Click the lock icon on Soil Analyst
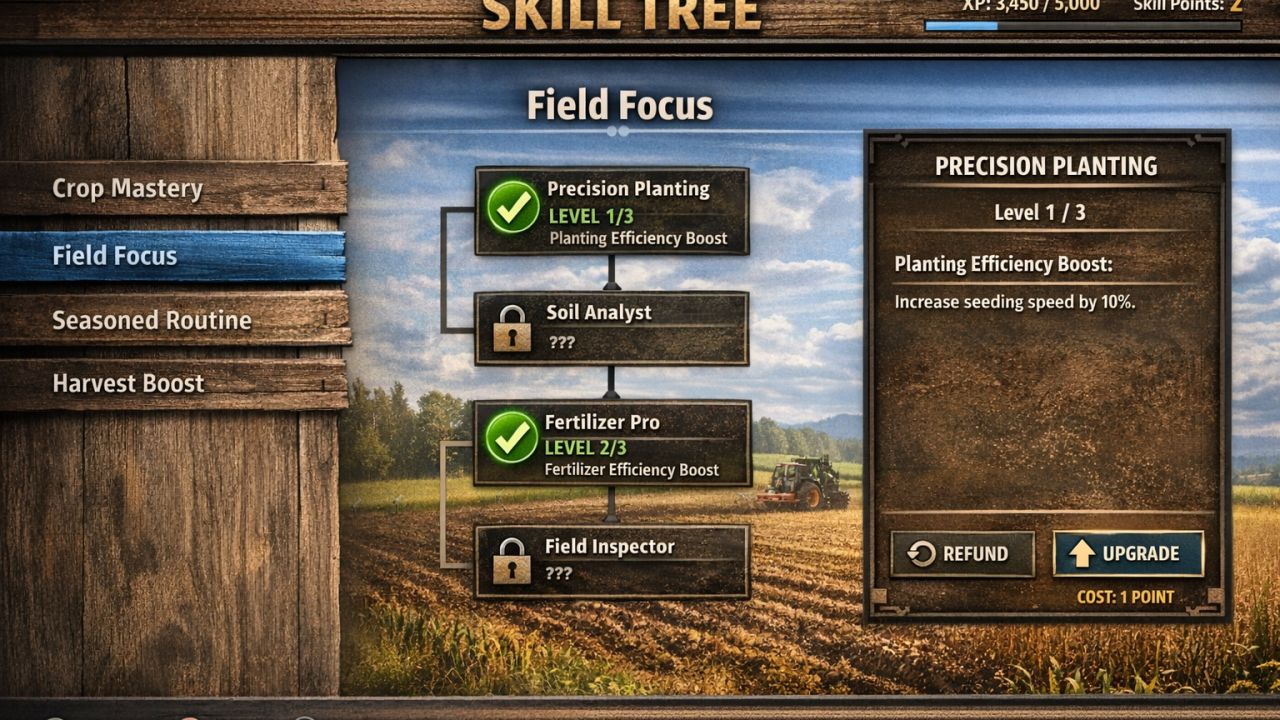 point(514,330)
